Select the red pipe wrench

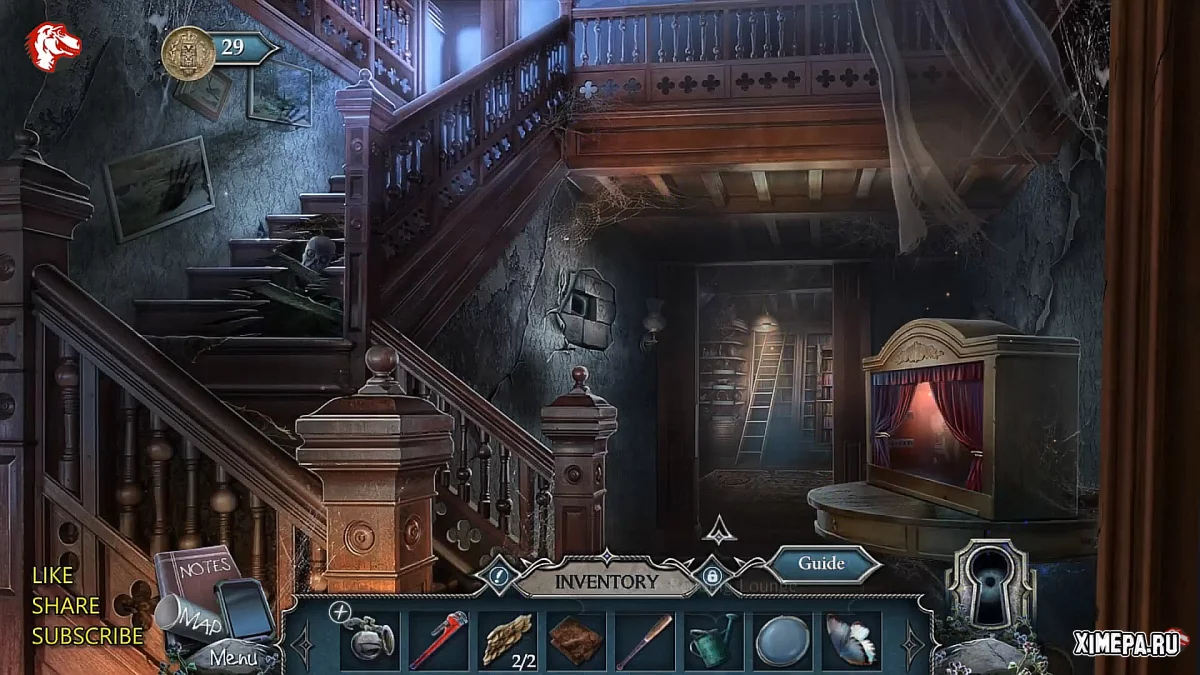pos(438,639)
